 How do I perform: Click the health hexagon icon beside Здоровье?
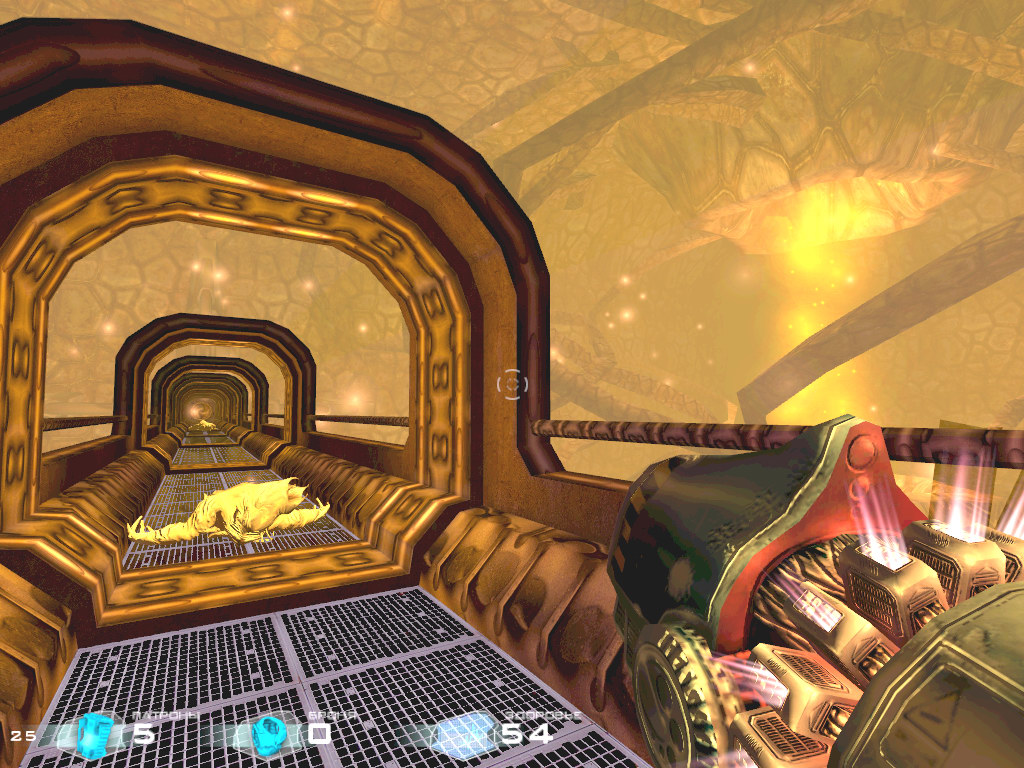[x=463, y=734]
